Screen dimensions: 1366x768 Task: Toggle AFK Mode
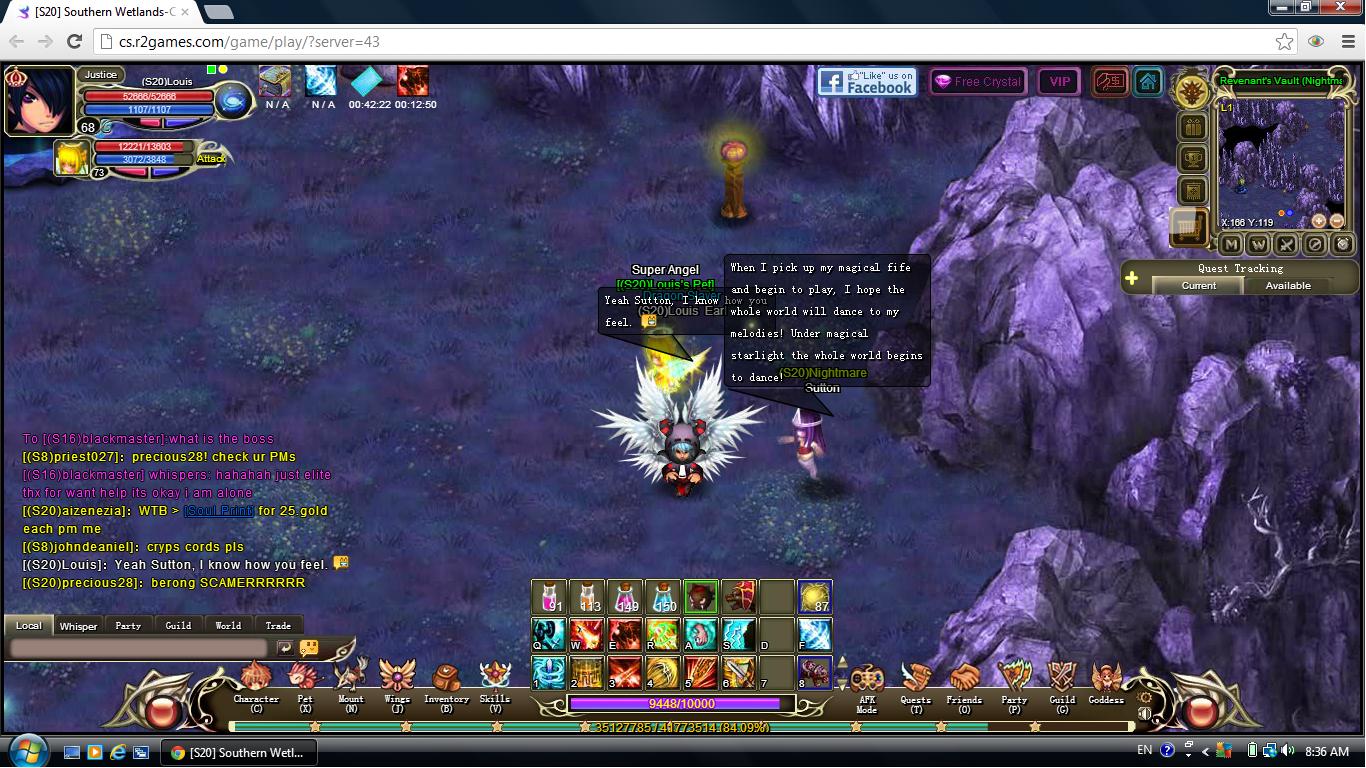[866, 684]
